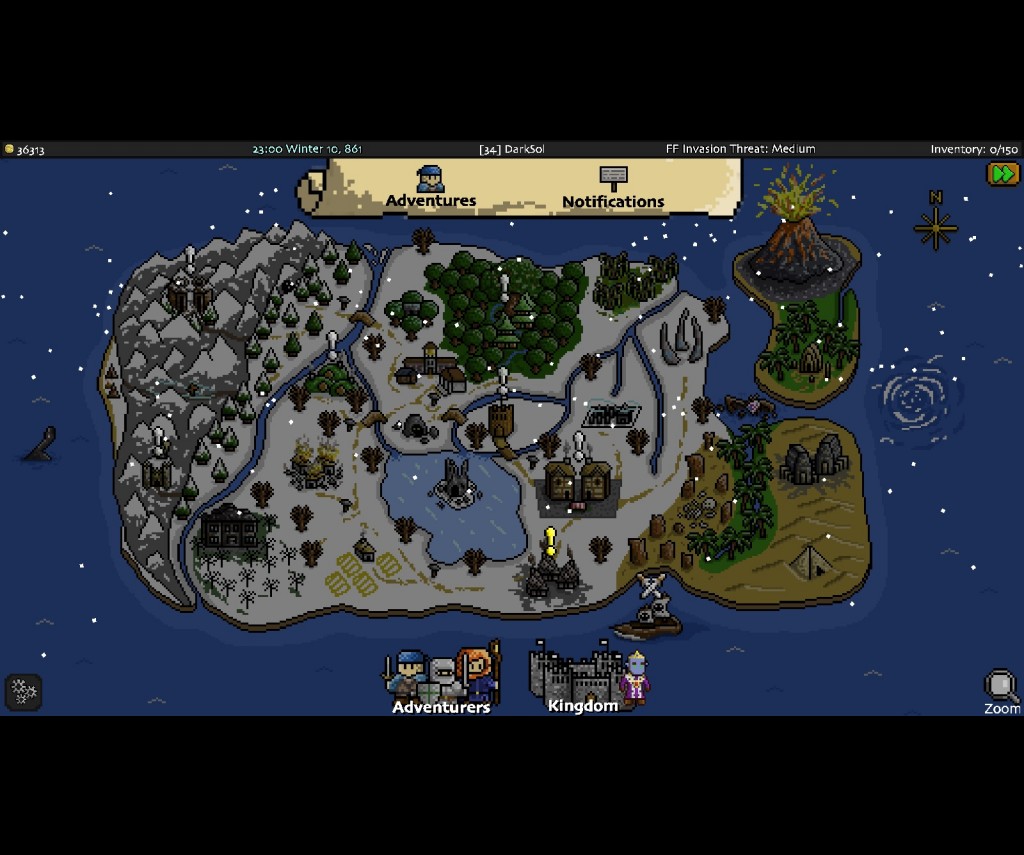Select the exclamation marker above the forest pagoda
The height and width of the screenshot is (855, 1024).
tap(505, 288)
